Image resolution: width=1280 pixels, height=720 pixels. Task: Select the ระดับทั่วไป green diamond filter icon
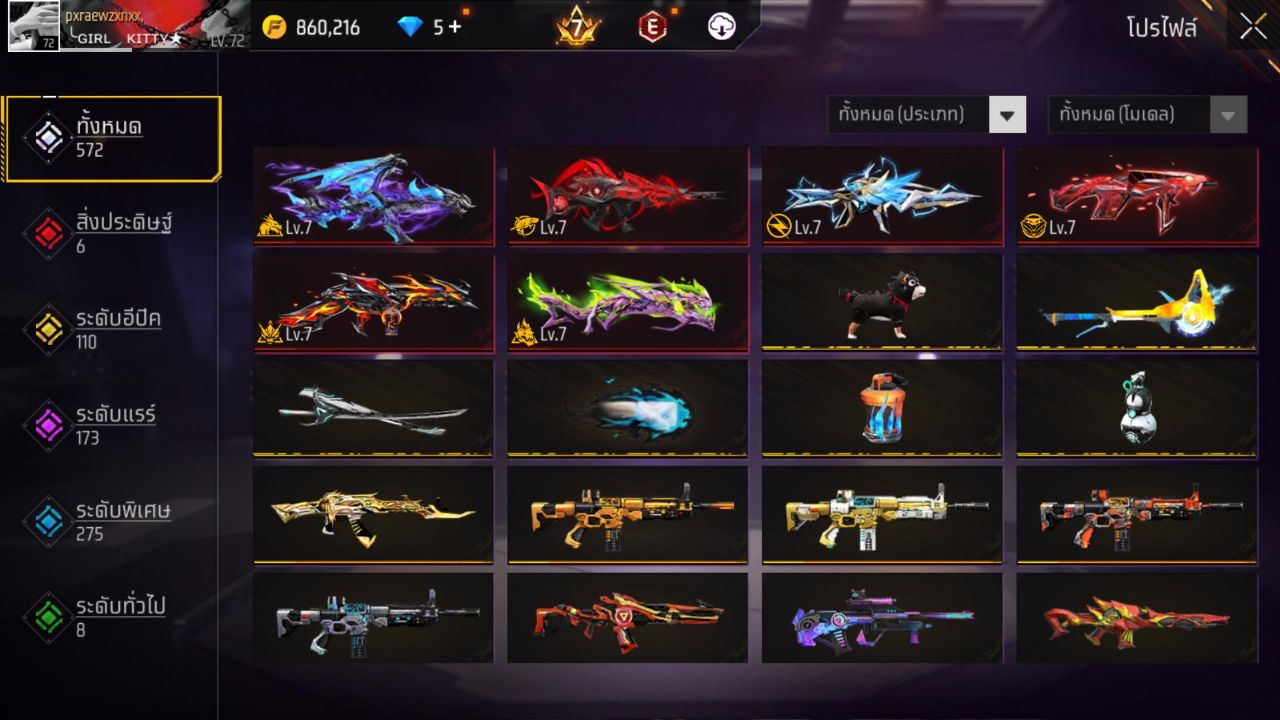pyautogui.click(x=47, y=615)
